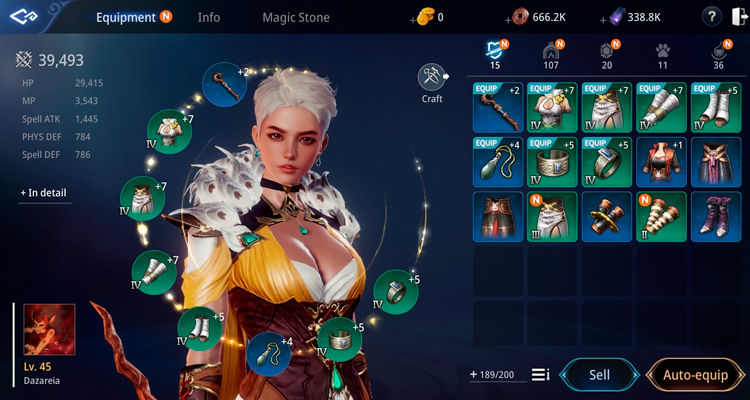Expand inventory capacity with the plus button
The height and width of the screenshot is (400, 750).
(x=473, y=375)
